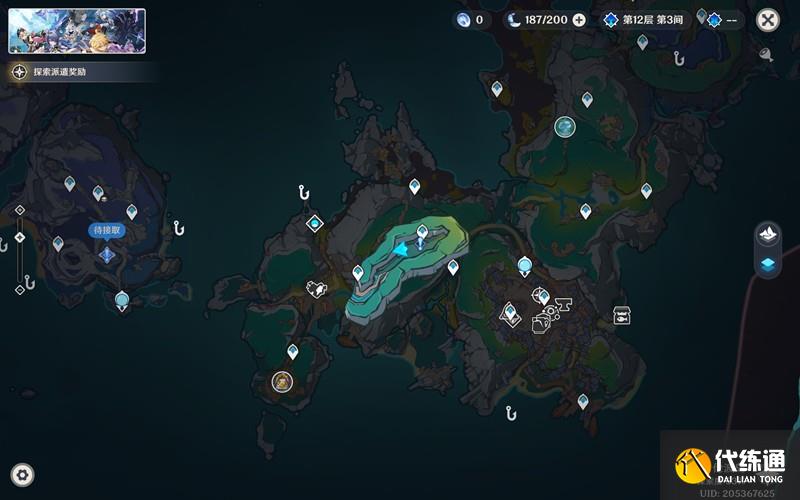Select the fishing association shop marker
This screenshot has height=500, width=800.
[x=621, y=315]
